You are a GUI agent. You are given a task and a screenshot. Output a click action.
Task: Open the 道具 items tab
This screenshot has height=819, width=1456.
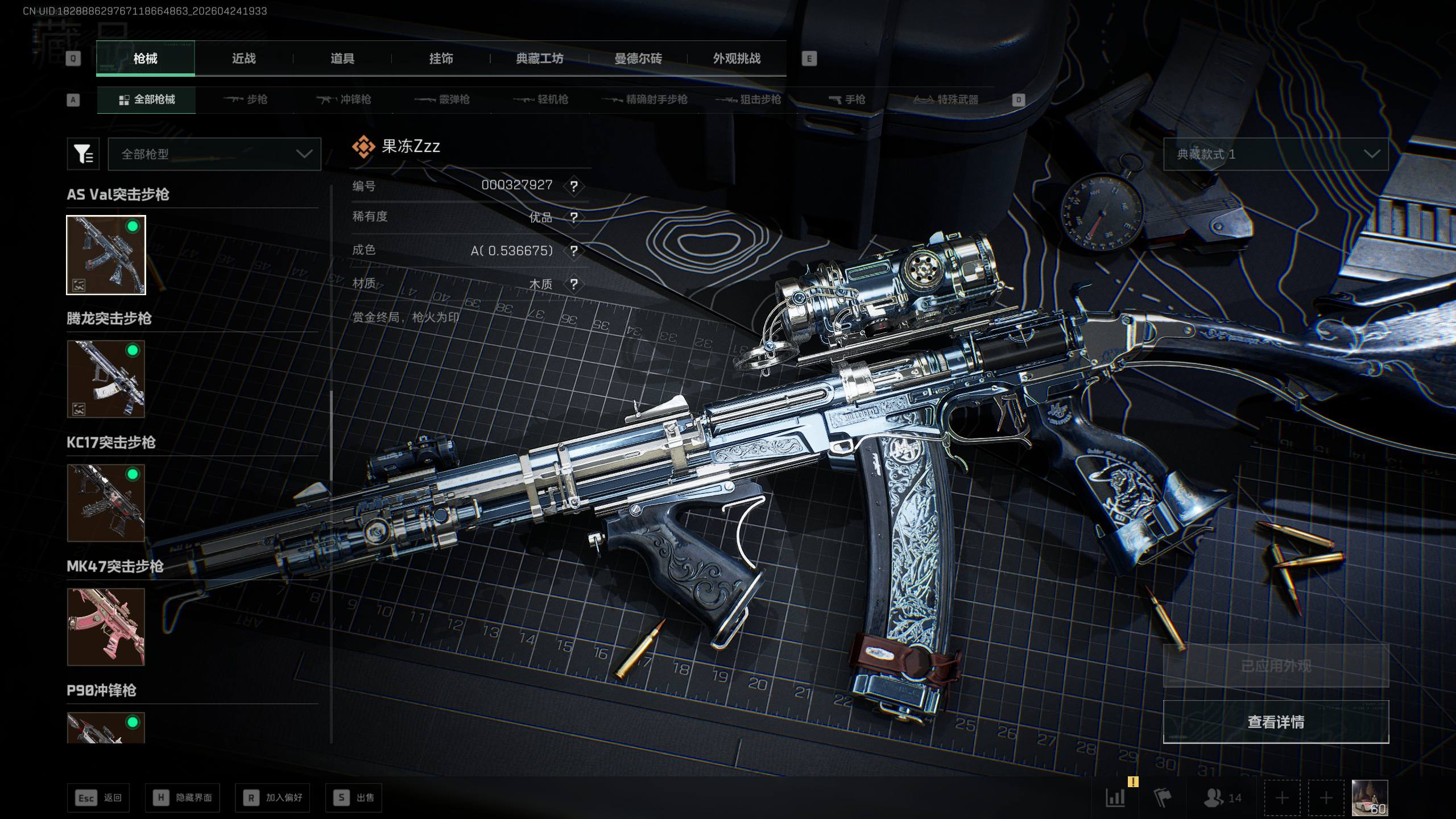[342, 59]
